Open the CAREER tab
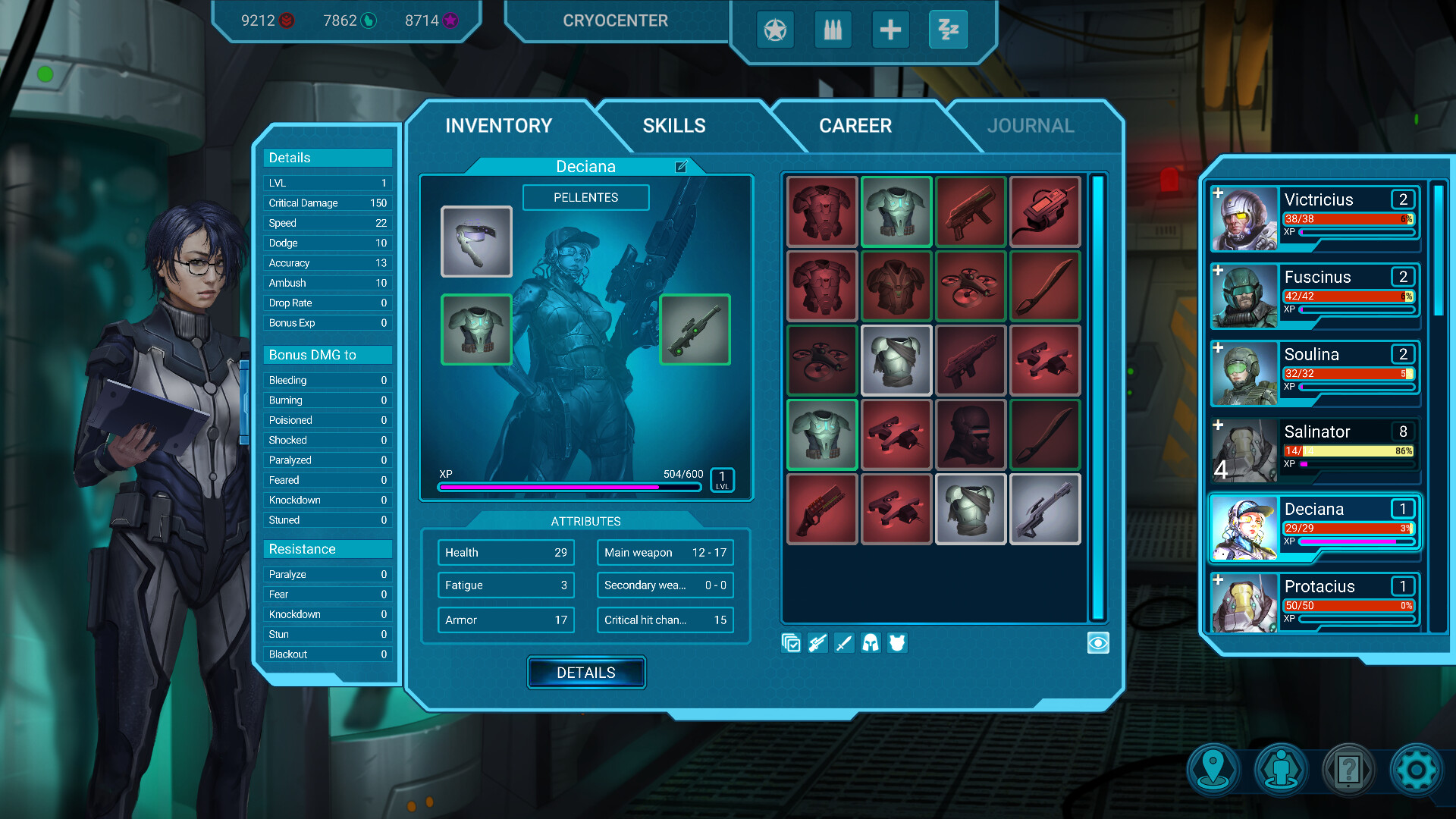This screenshot has height=819, width=1456. [855, 125]
